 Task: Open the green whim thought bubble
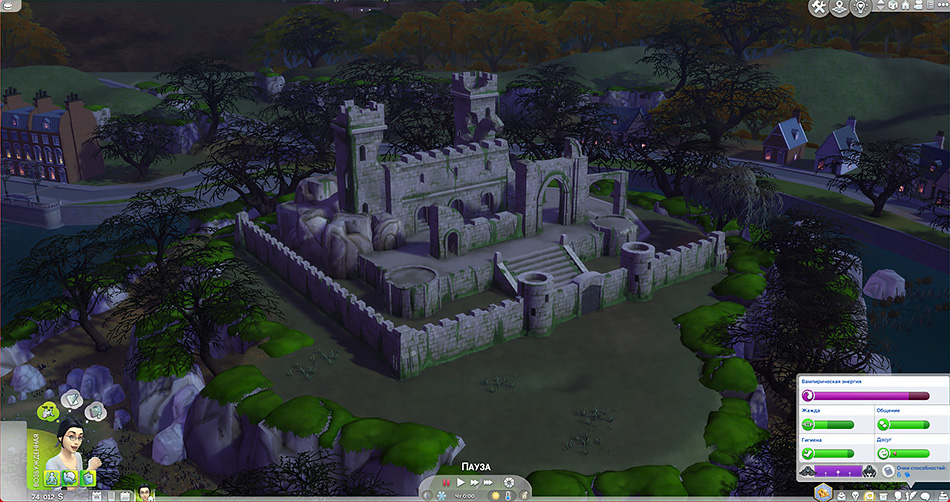pos(46,410)
